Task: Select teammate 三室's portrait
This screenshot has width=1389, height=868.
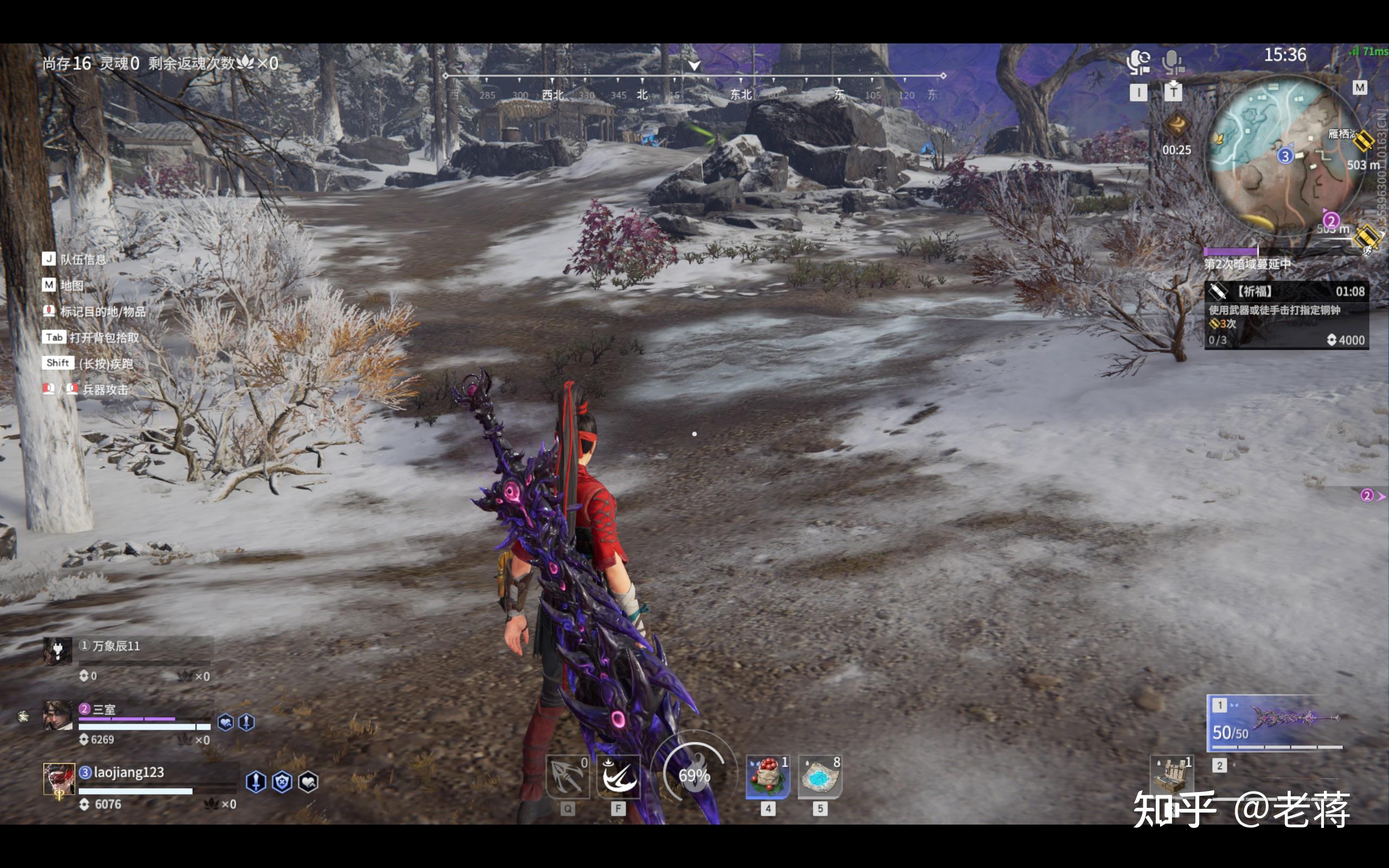Action: pos(58,716)
